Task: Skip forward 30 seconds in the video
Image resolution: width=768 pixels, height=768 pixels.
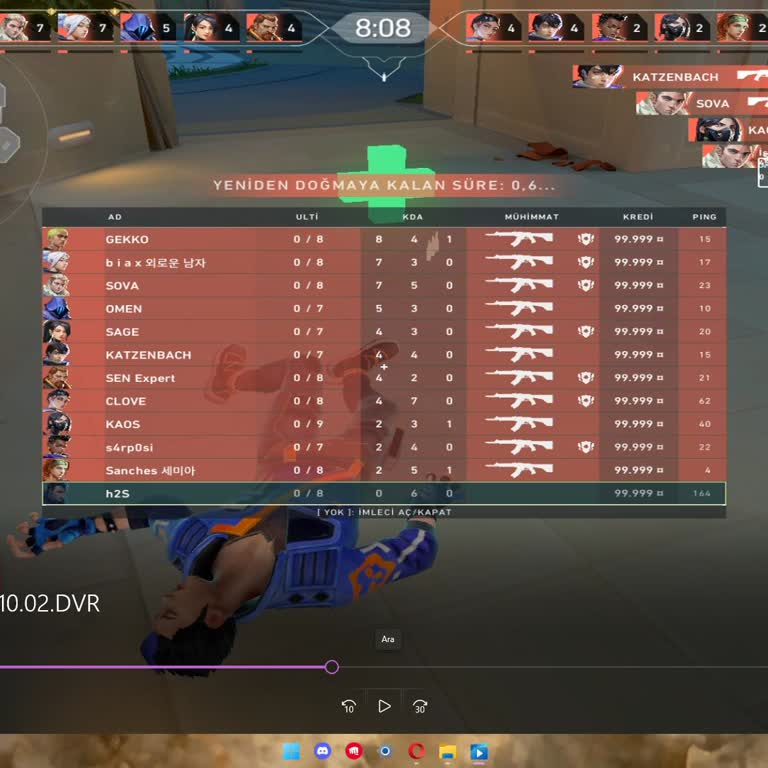Action: click(420, 706)
